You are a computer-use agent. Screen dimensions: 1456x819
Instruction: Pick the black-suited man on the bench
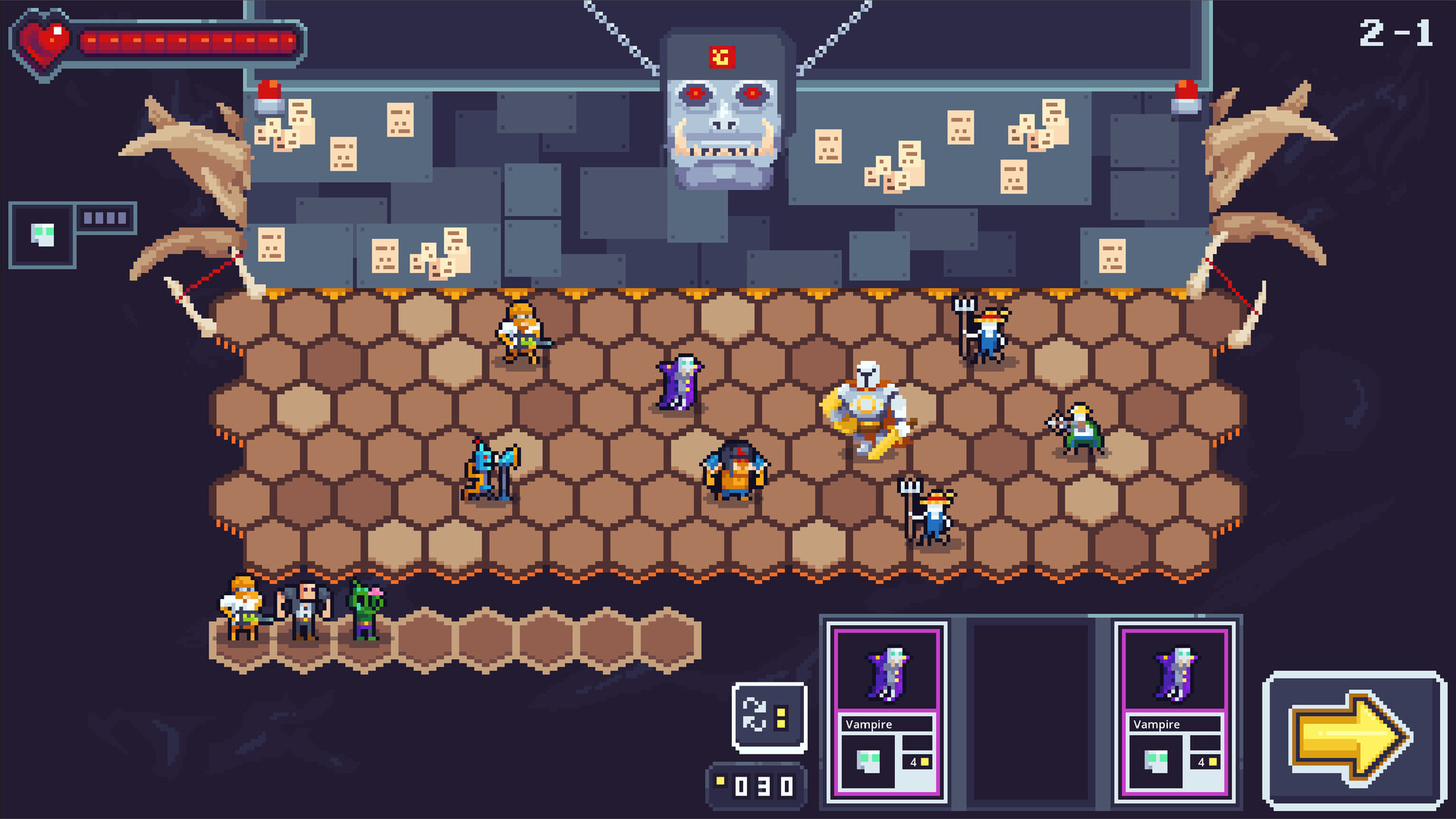(x=305, y=610)
